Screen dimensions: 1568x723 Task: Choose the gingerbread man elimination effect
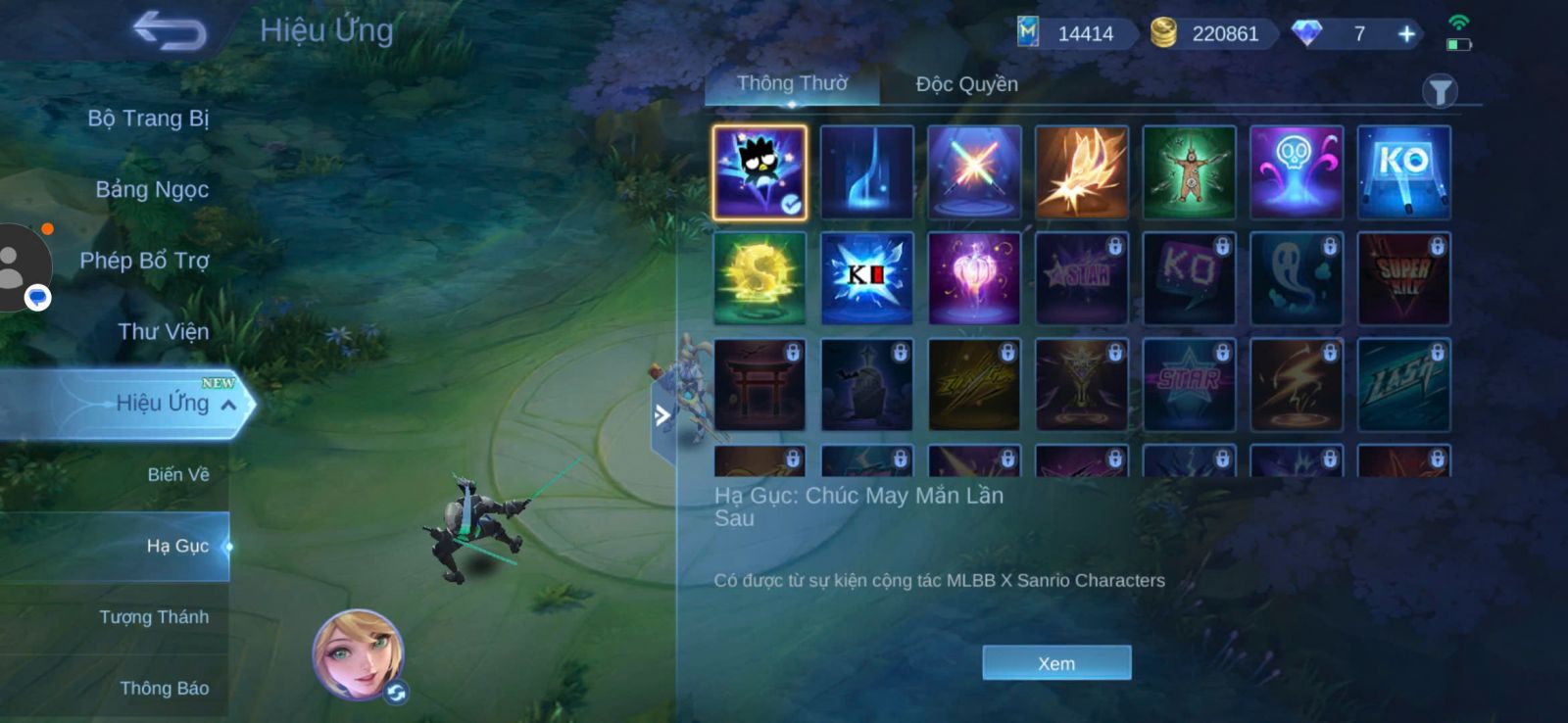pos(1189,171)
